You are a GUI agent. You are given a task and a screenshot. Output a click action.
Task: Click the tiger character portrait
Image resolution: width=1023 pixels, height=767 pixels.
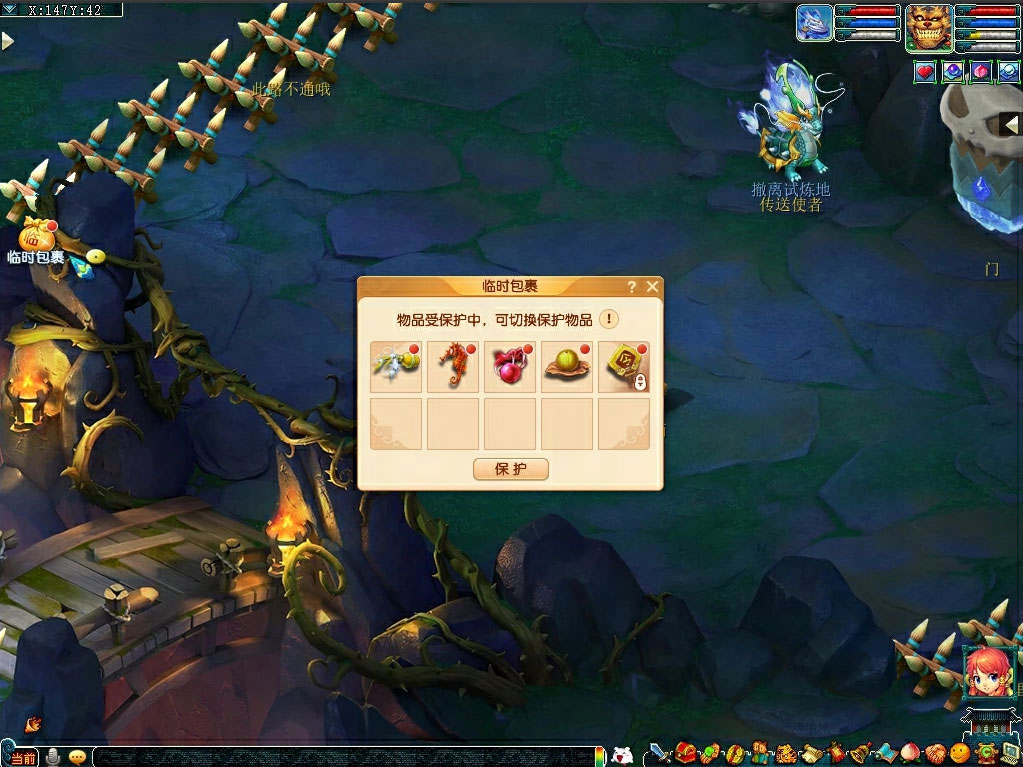pyautogui.click(x=928, y=27)
